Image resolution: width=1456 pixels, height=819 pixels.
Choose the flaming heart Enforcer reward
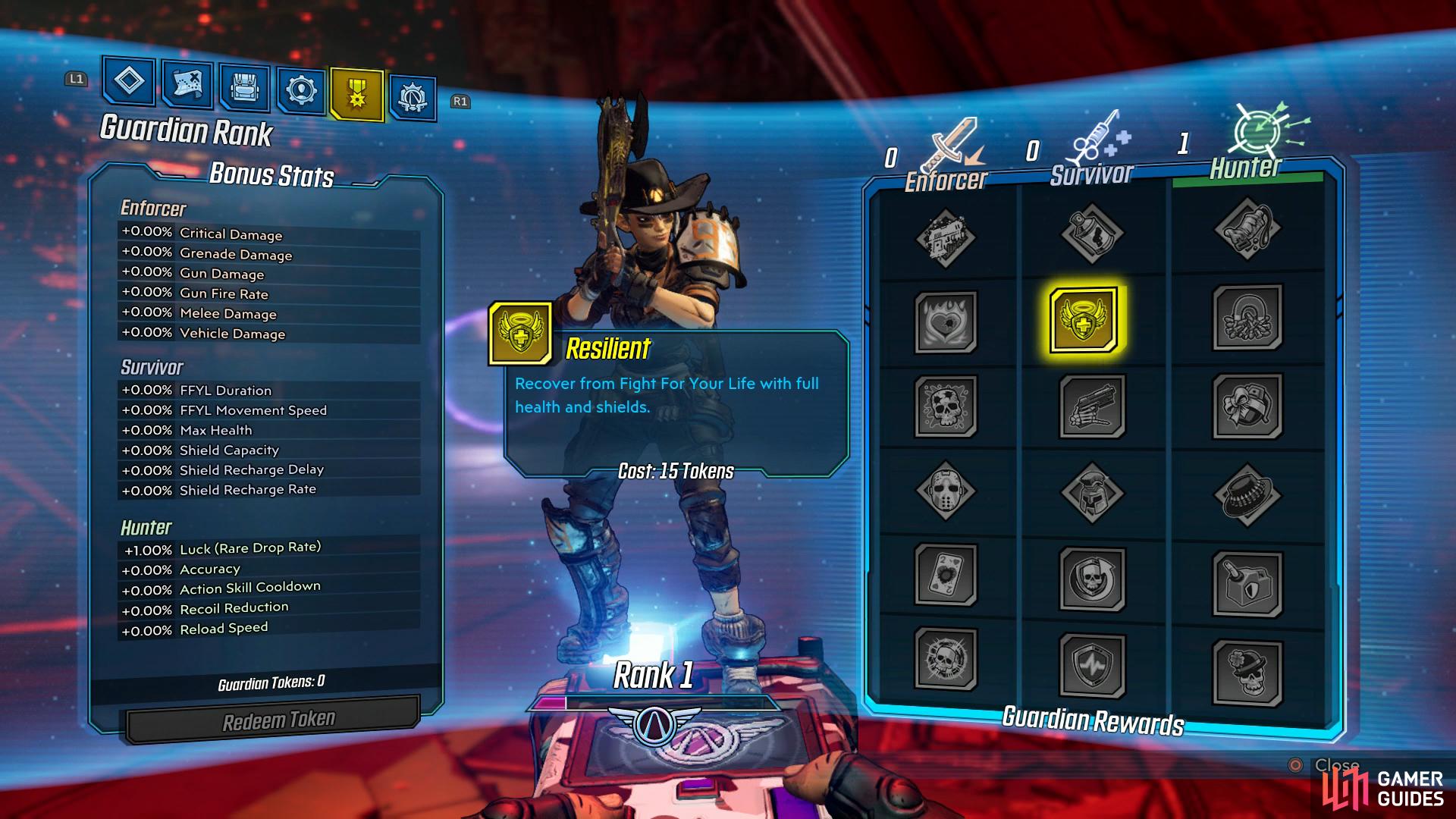[946, 322]
